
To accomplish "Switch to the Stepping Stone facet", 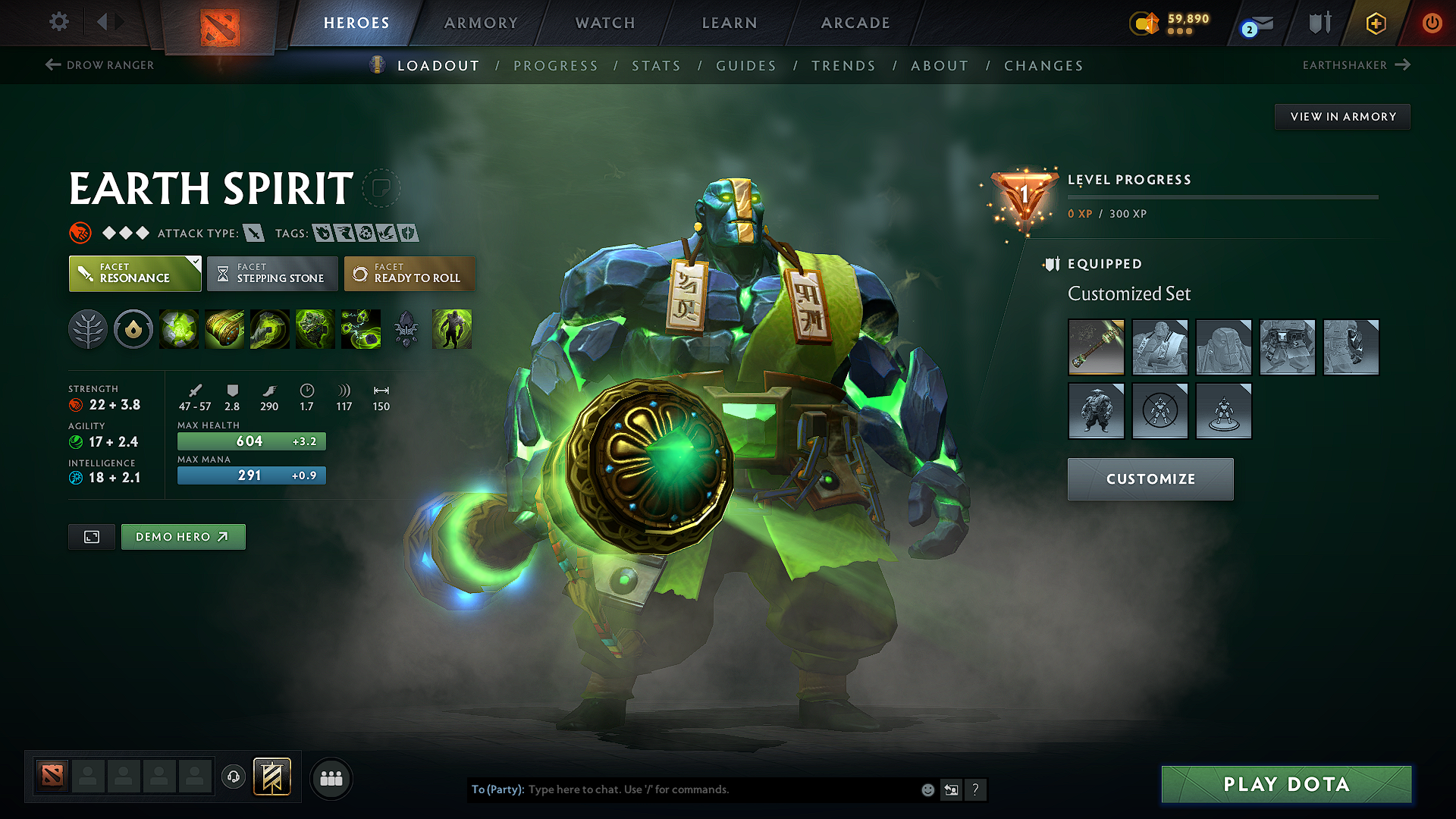I will coord(271,273).
